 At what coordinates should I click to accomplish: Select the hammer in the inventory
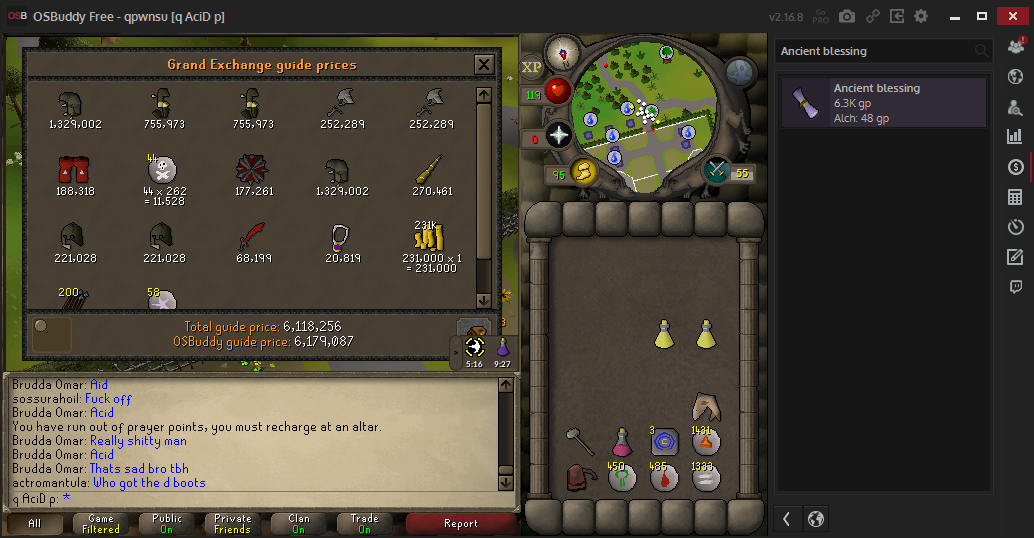click(x=578, y=440)
